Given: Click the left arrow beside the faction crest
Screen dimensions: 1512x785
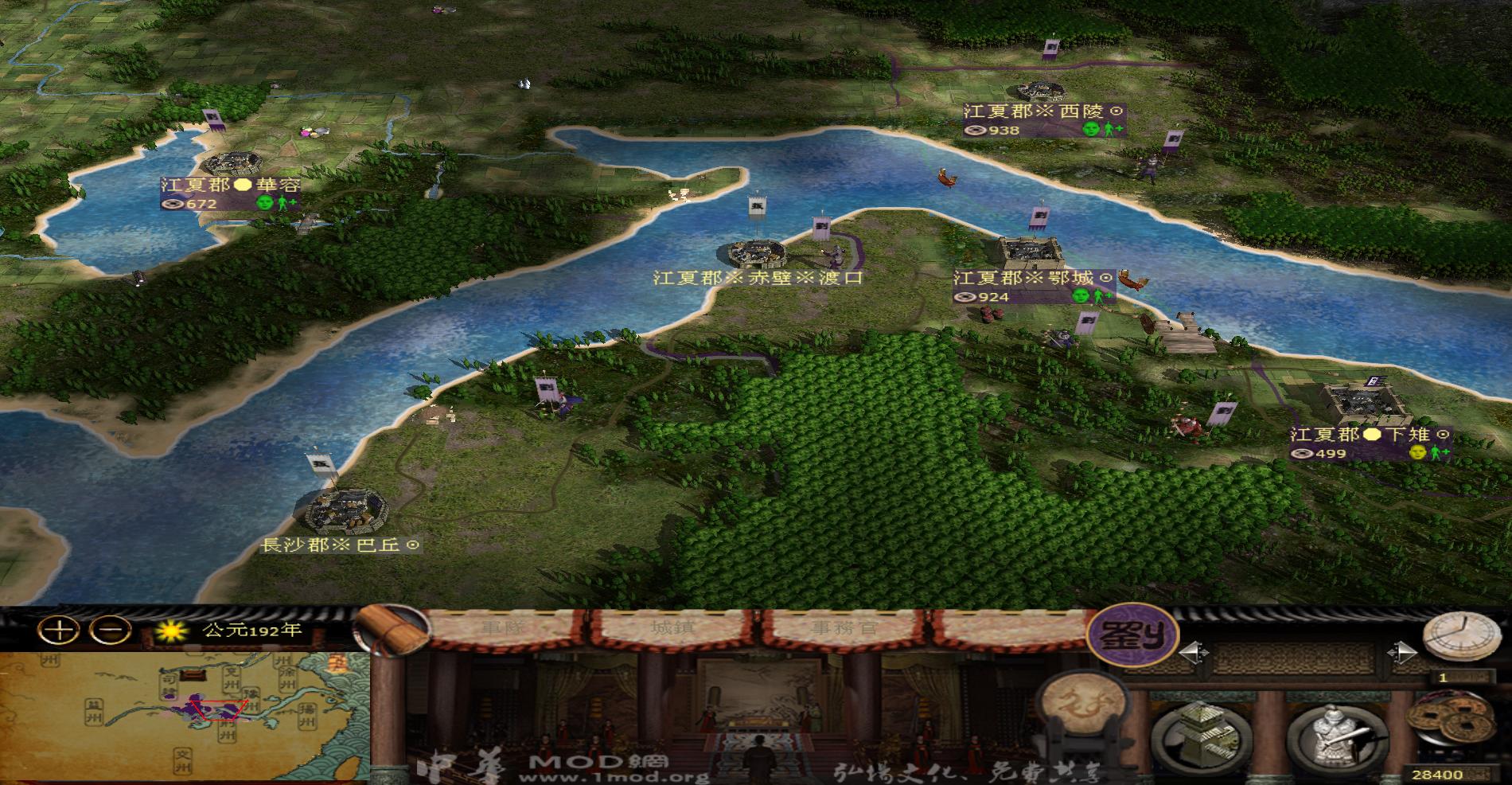Looking at the screenshot, I should click(x=1192, y=652).
